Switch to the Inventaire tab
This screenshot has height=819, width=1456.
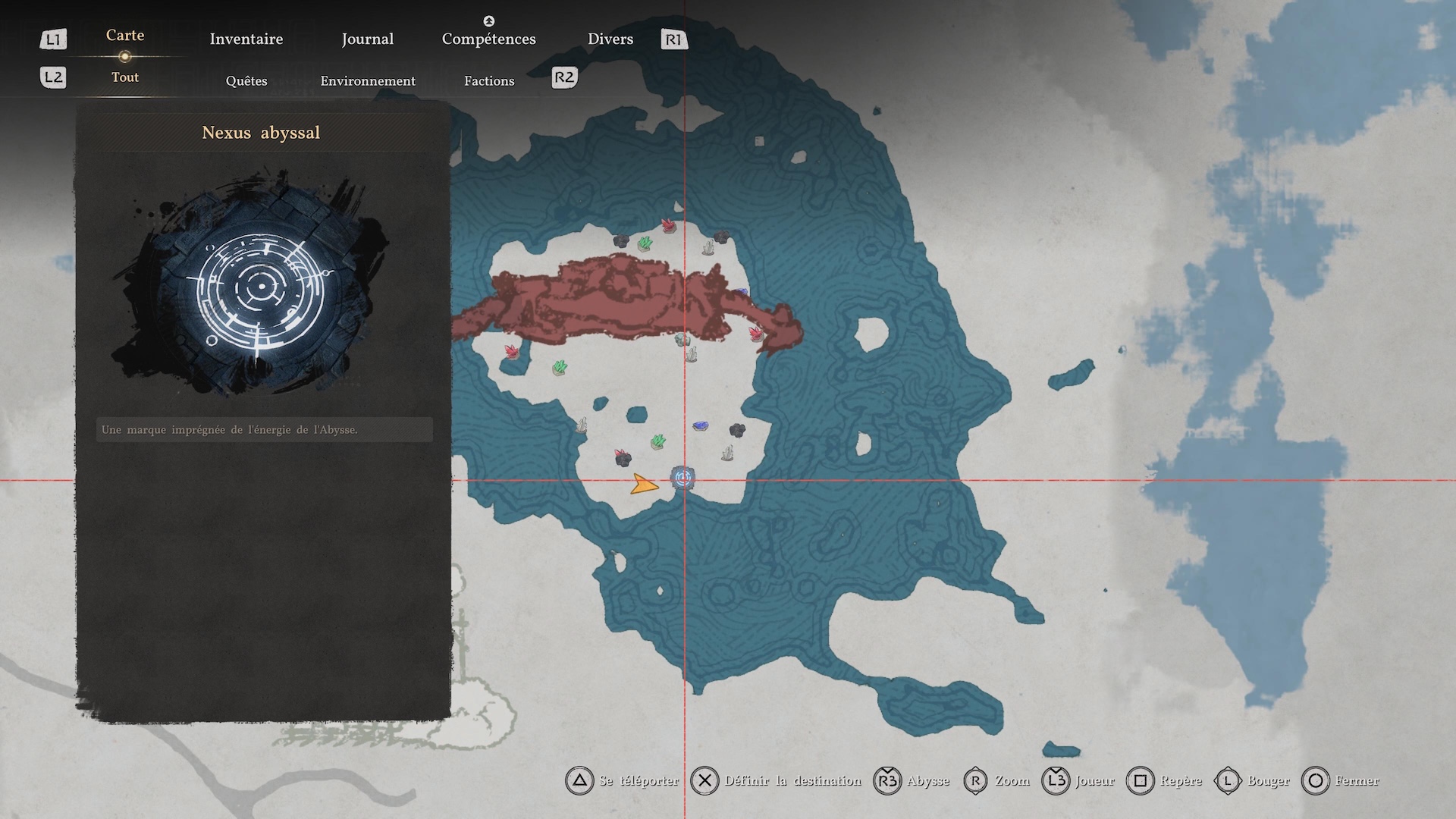point(246,39)
